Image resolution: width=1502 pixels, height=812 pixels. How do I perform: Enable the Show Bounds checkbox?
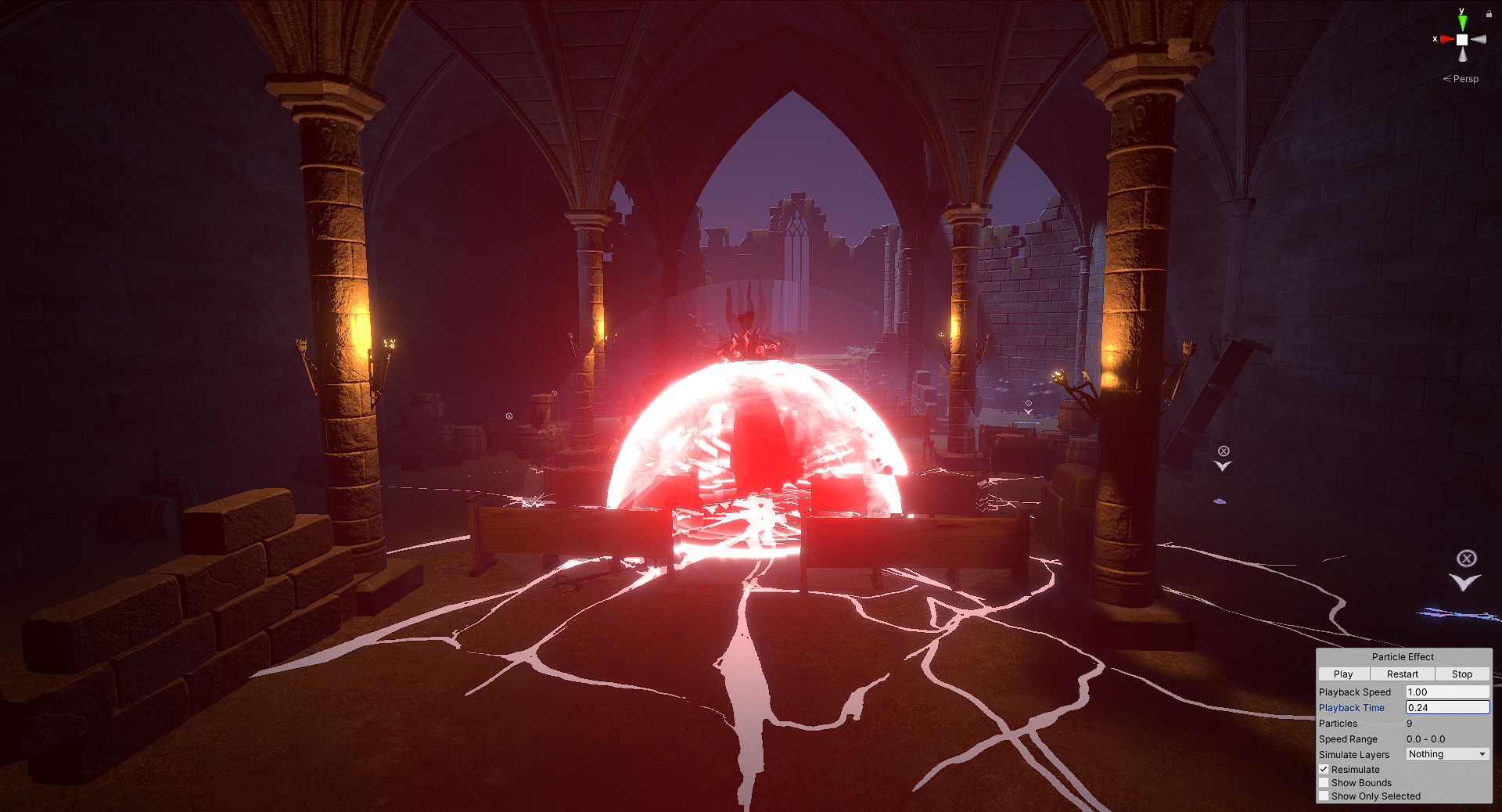pos(1324,783)
